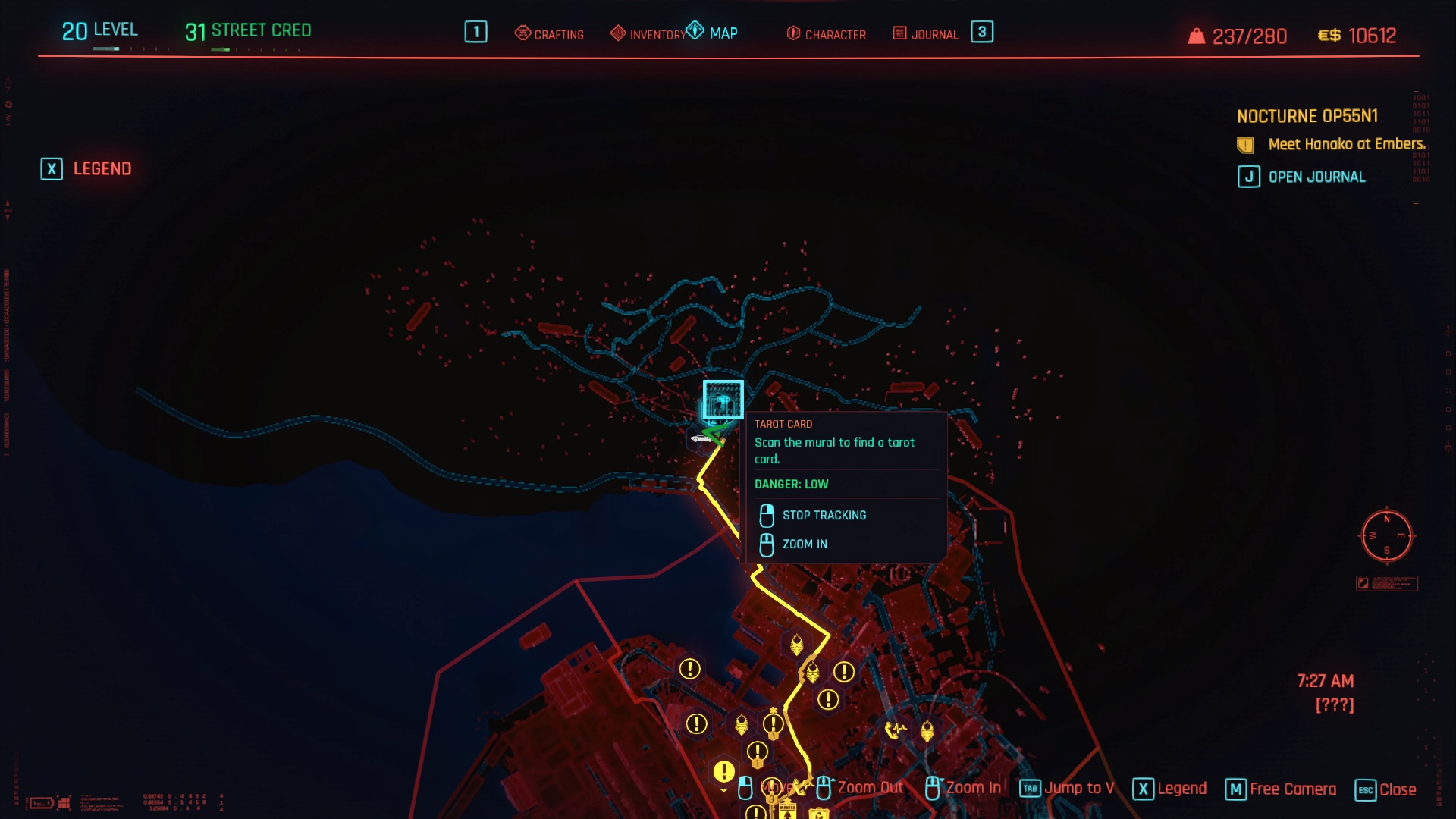Select the cyan tarot card map marker

[x=722, y=400]
